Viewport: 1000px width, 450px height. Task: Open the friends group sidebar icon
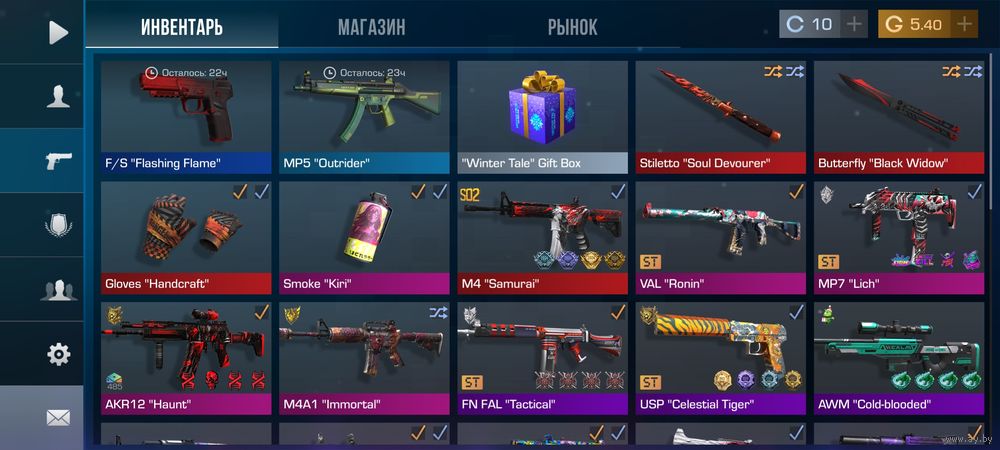[58, 290]
